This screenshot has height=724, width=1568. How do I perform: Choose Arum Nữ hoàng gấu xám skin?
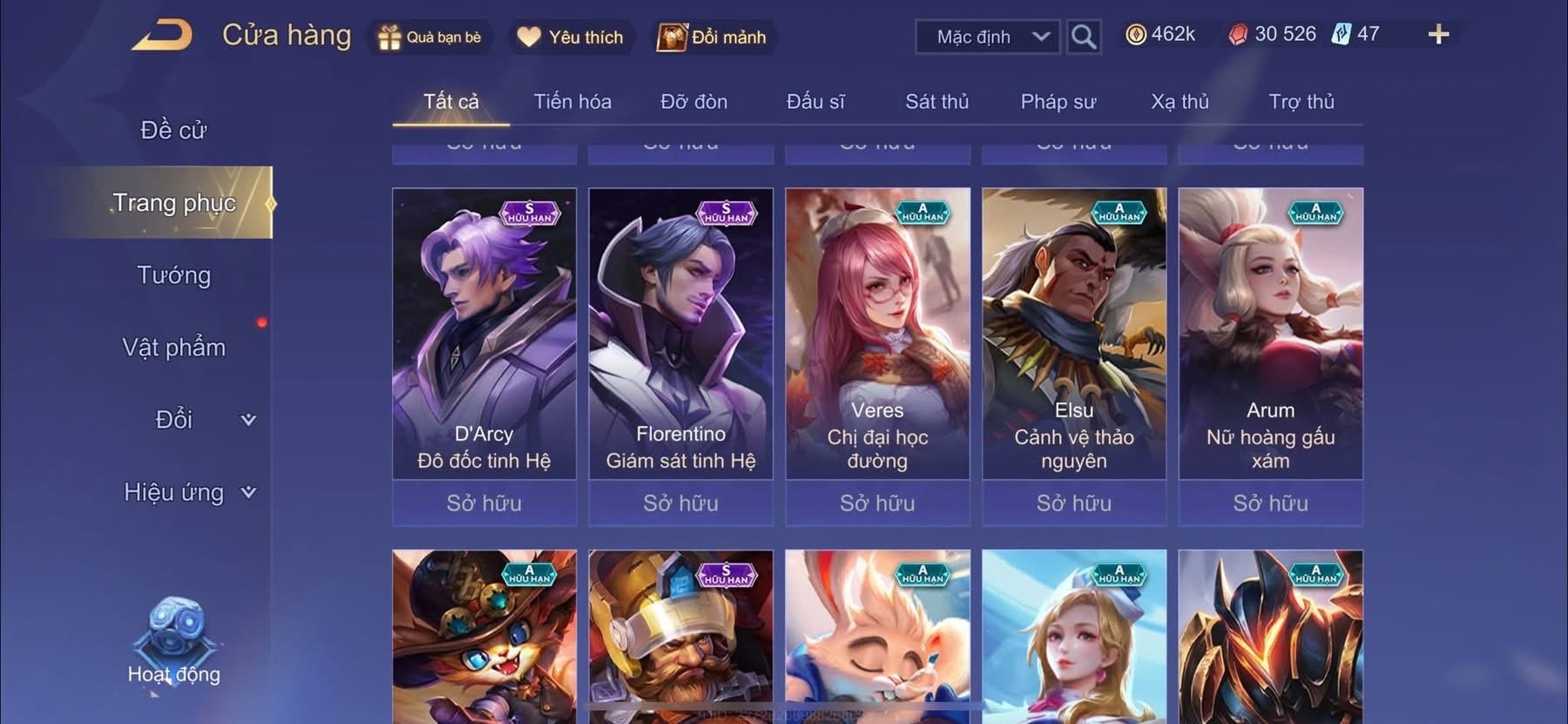(1270, 335)
